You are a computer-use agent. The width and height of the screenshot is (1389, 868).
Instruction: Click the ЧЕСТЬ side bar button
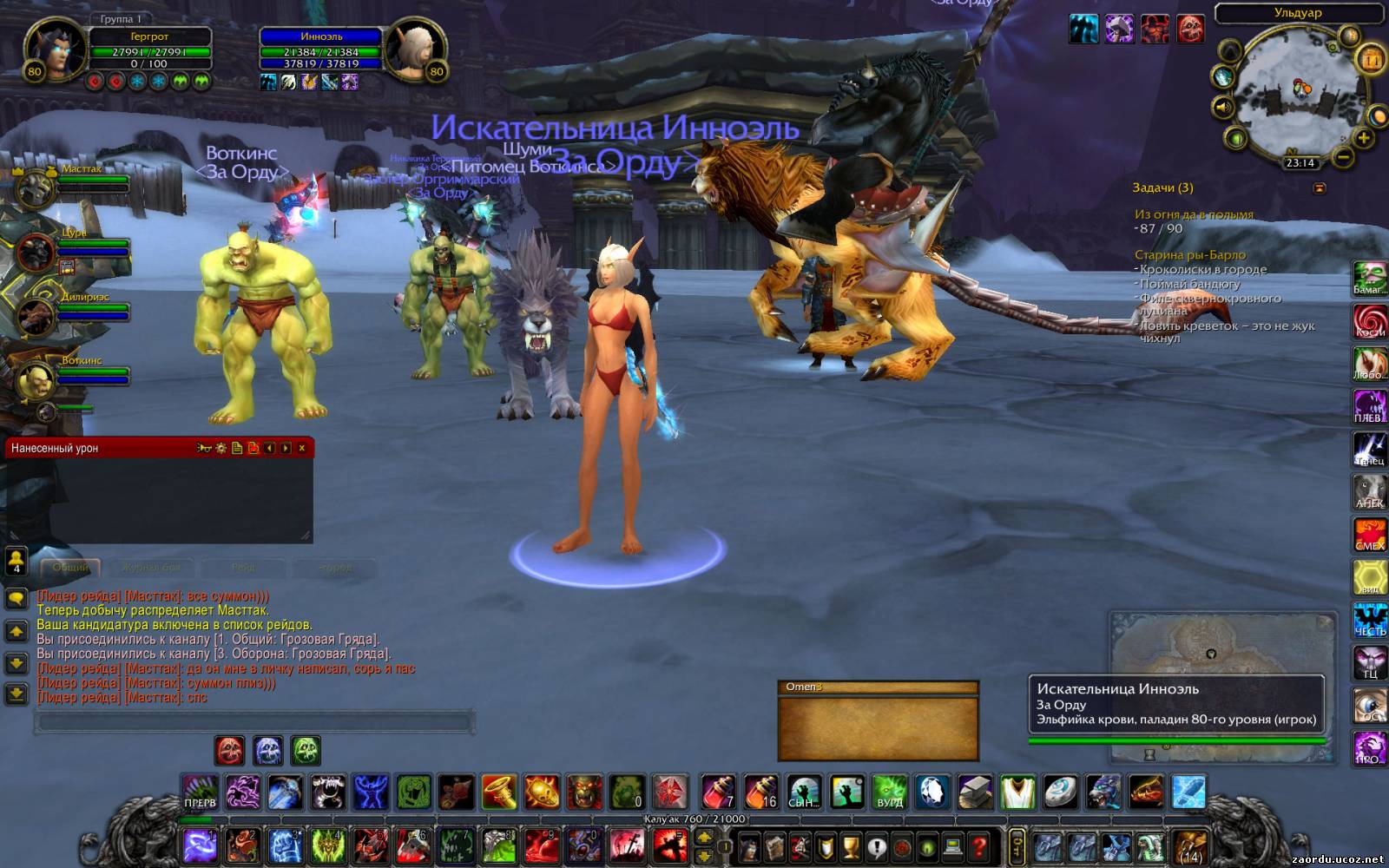(x=1369, y=620)
